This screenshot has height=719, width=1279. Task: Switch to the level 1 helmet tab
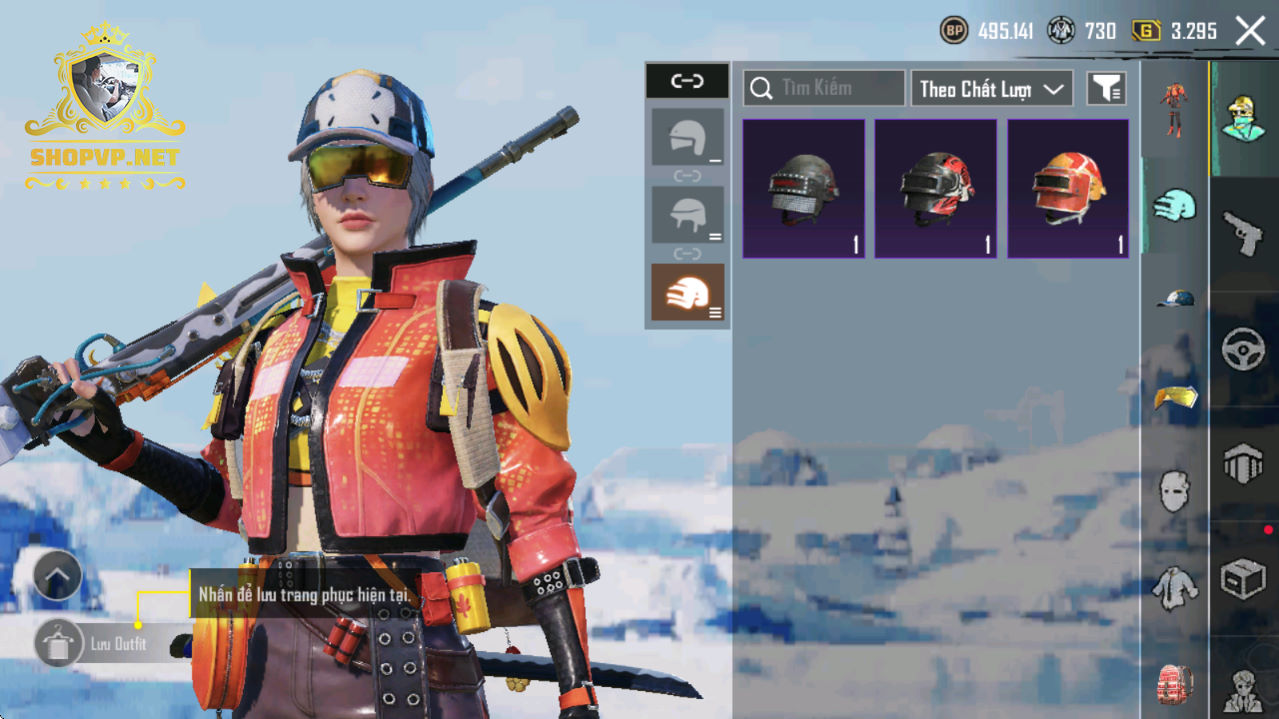(x=687, y=138)
